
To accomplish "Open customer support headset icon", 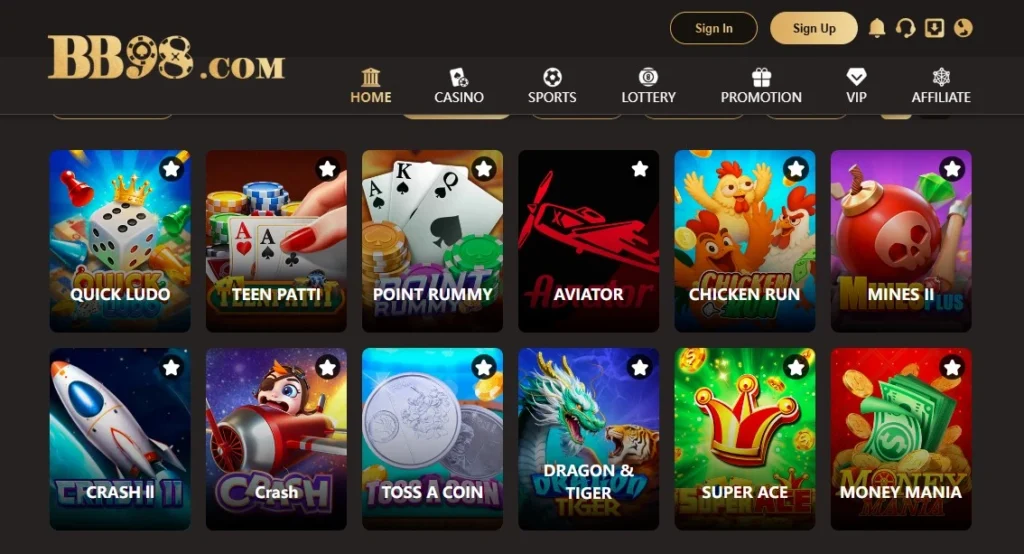I will click(x=906, y=28).
